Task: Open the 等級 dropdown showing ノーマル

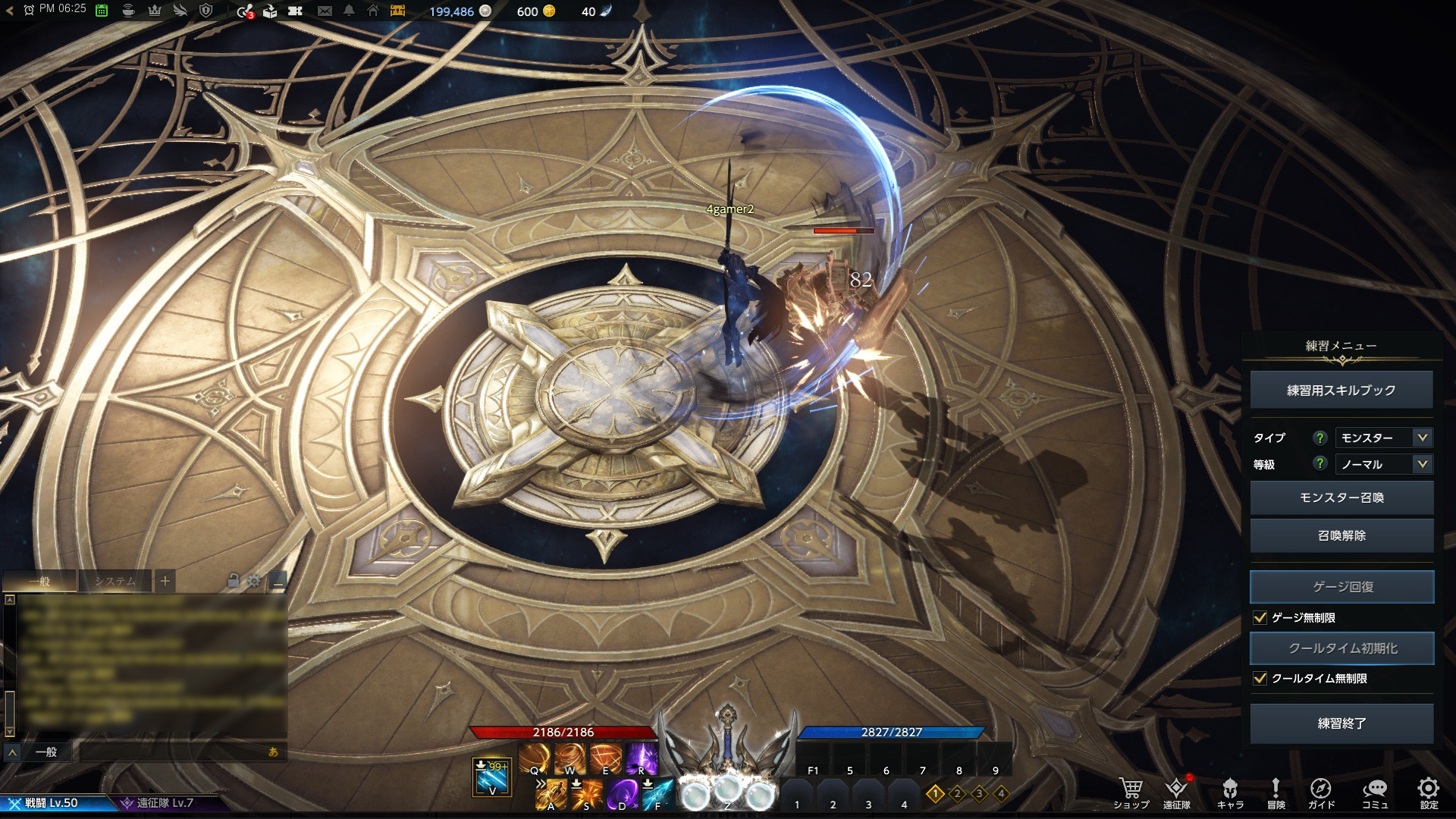Action: tap(1383, 464)
